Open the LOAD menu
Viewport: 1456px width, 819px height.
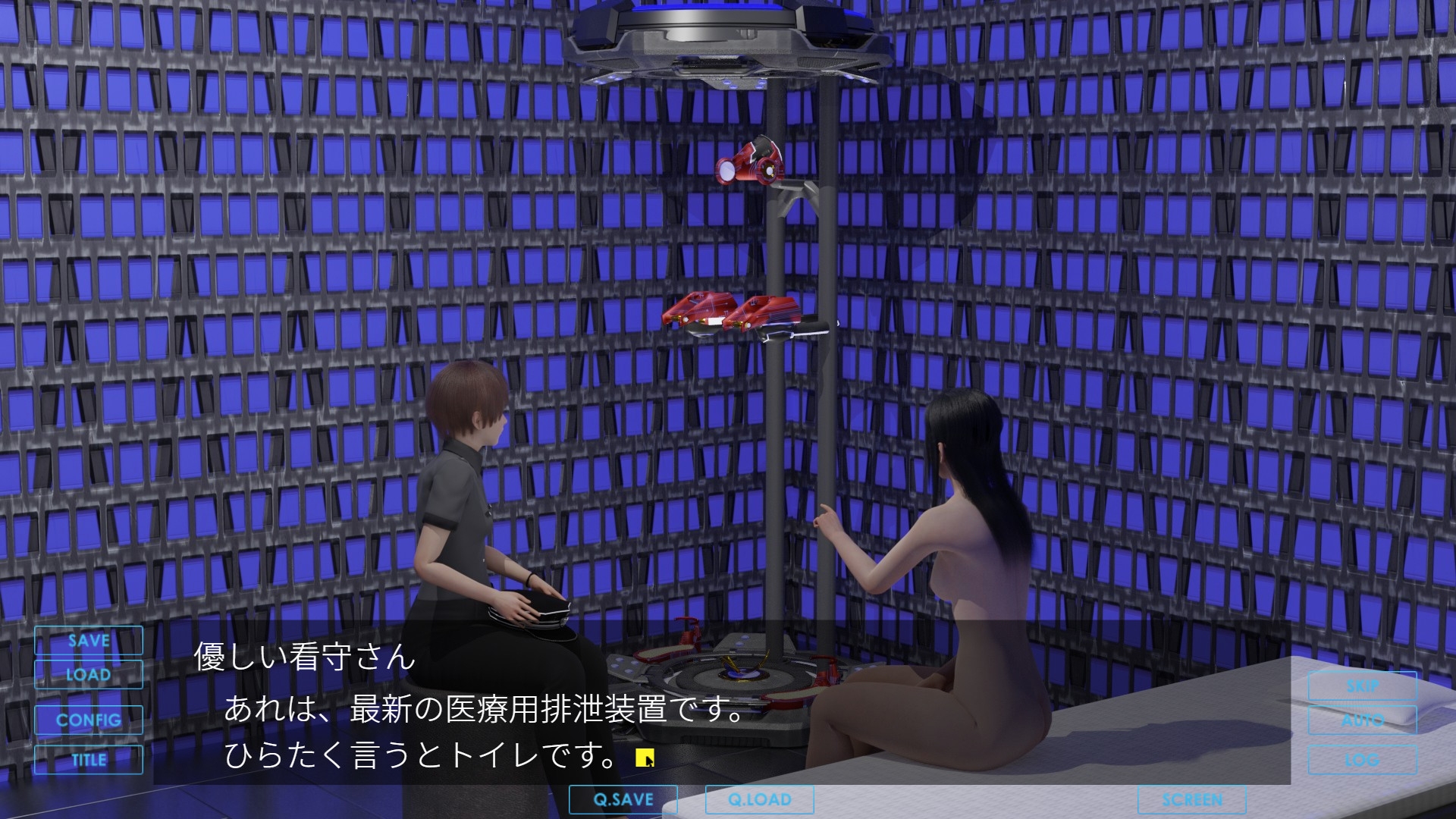pyautogui.click(x=89, y=675)
